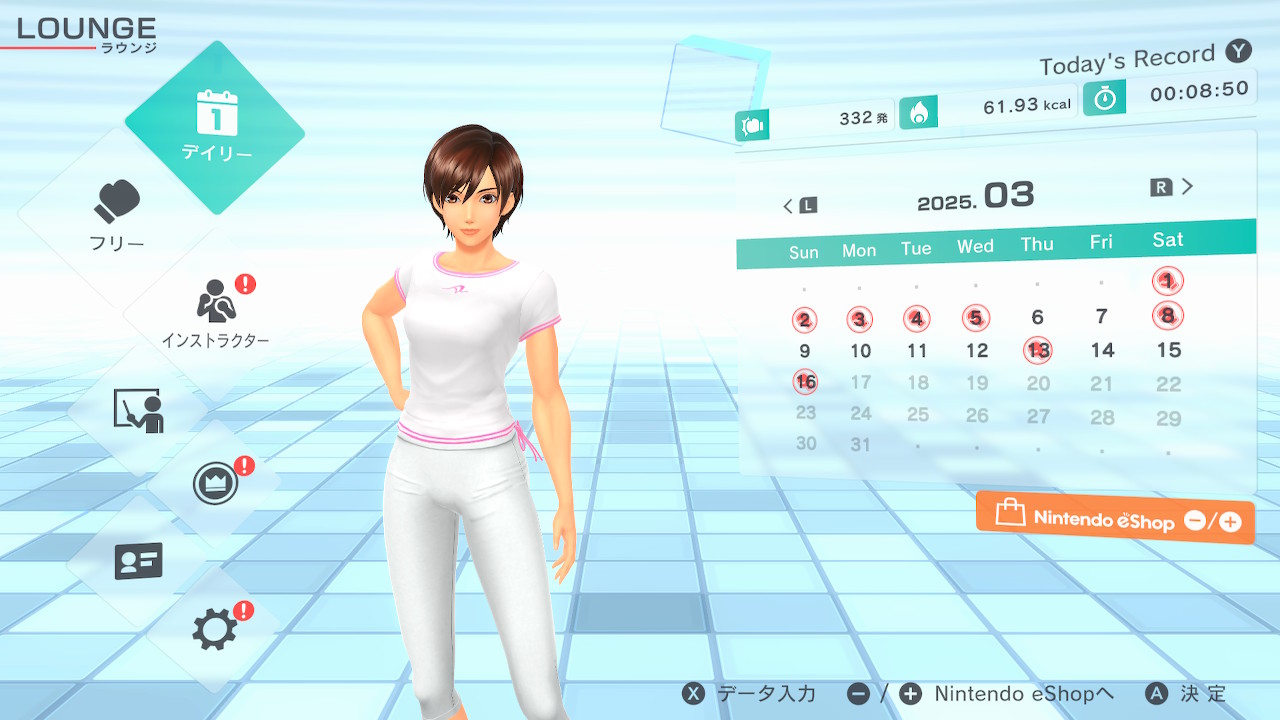This screenshot has height=720, width=1280.
Task: Select March 13 on the calendar
Action: pos(1038,350)
